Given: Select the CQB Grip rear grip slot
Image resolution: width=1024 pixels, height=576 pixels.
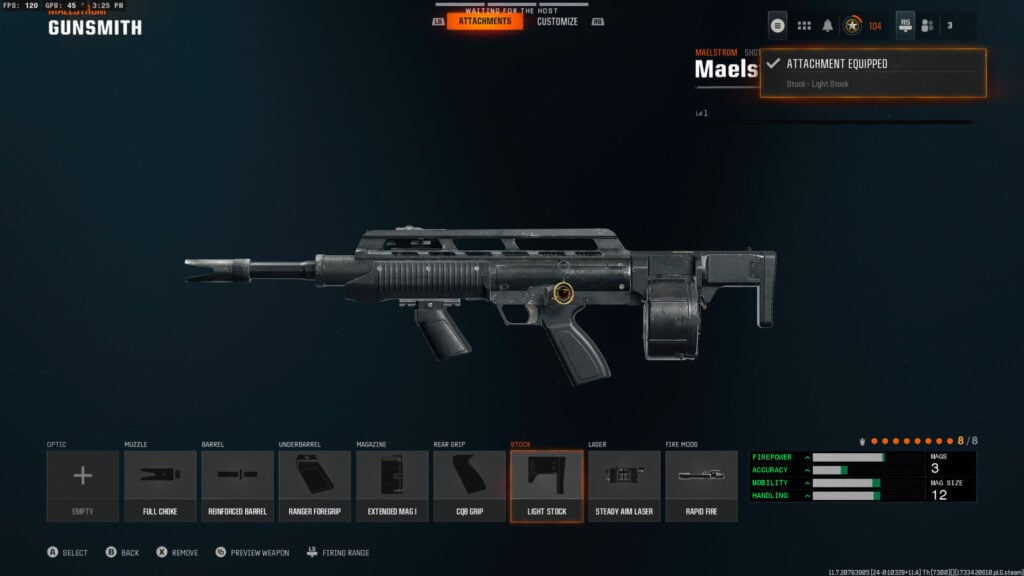Looking at the screenshot, I should [x=469, y=485].
